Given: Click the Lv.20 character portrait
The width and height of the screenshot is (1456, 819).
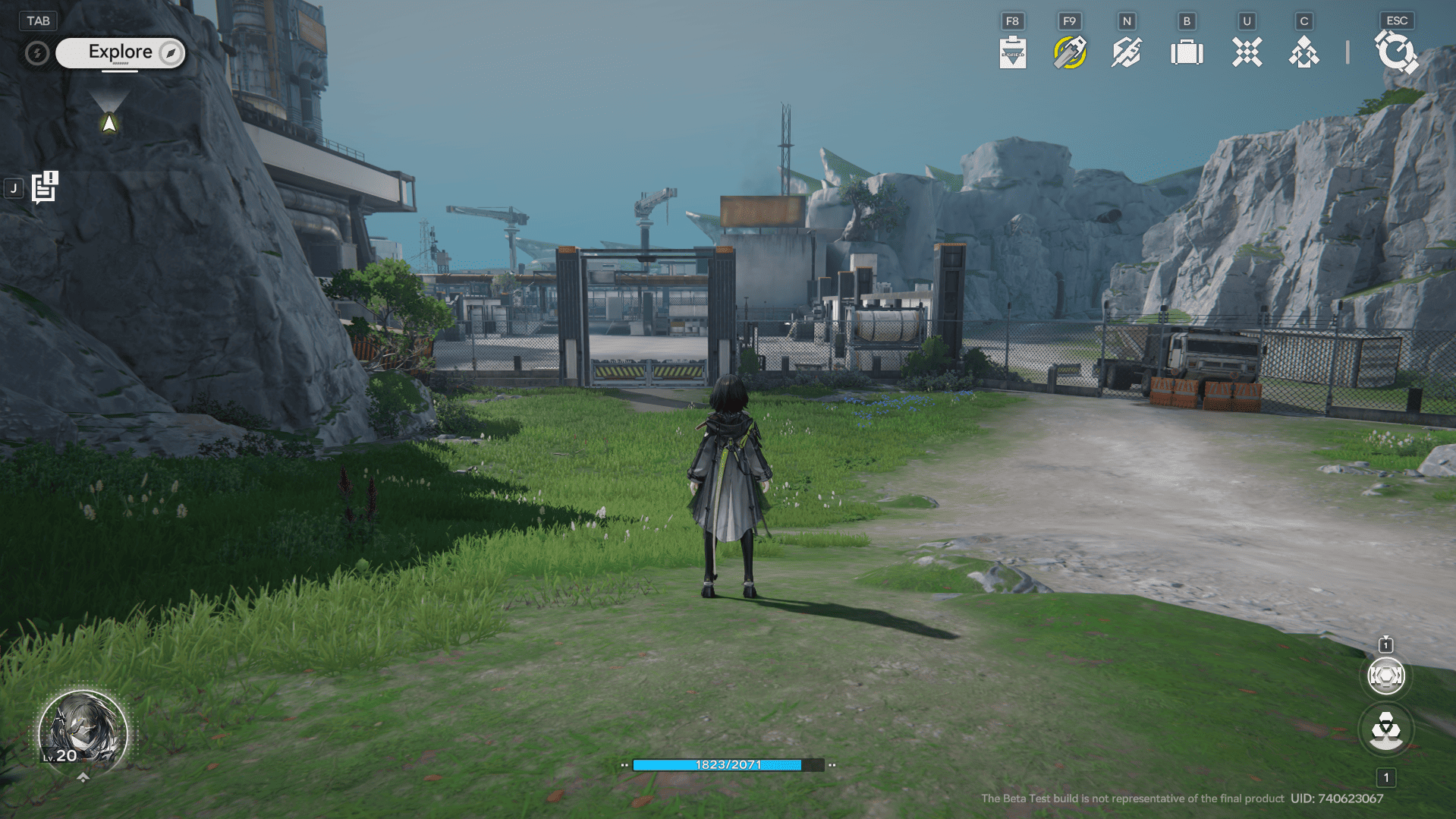Looking at the screenshot, I should [82, 730].
